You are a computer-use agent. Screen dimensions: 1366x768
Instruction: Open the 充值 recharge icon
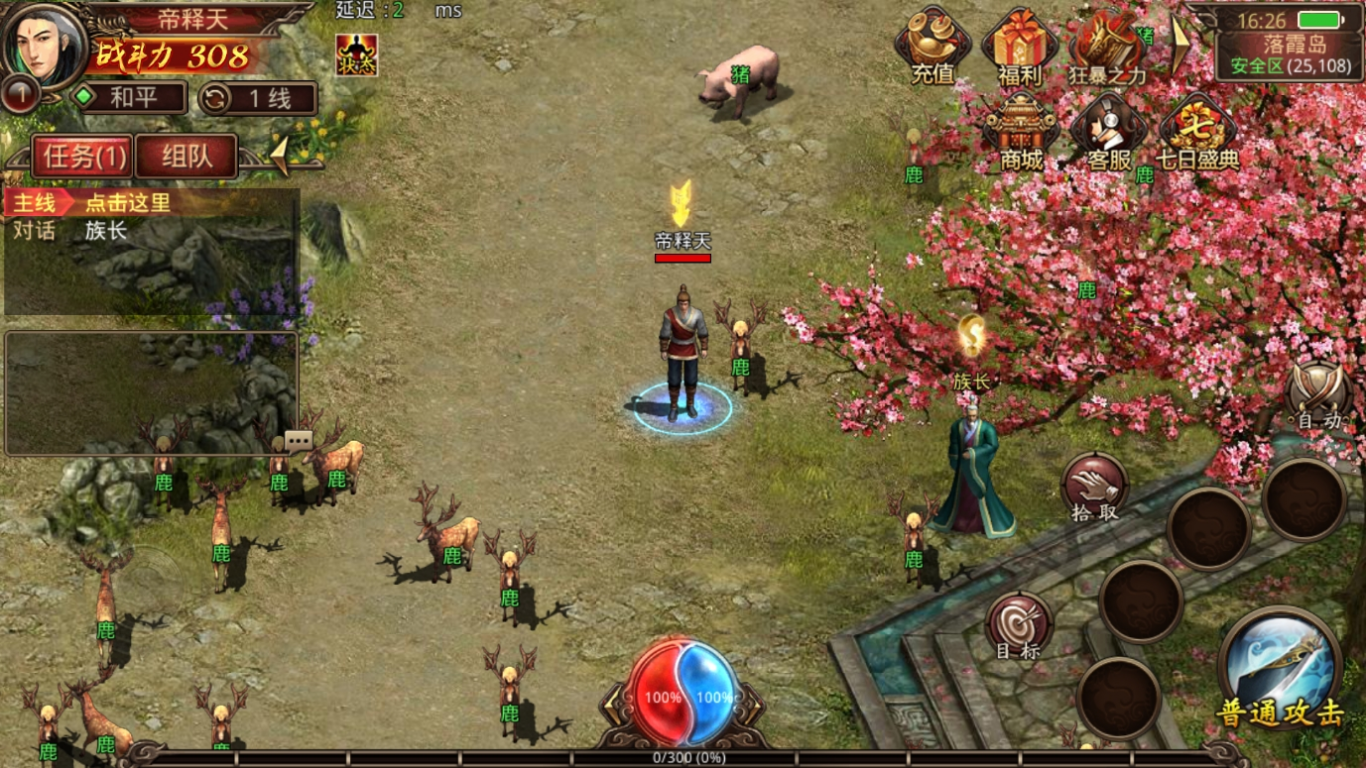(x=932, y=47)
